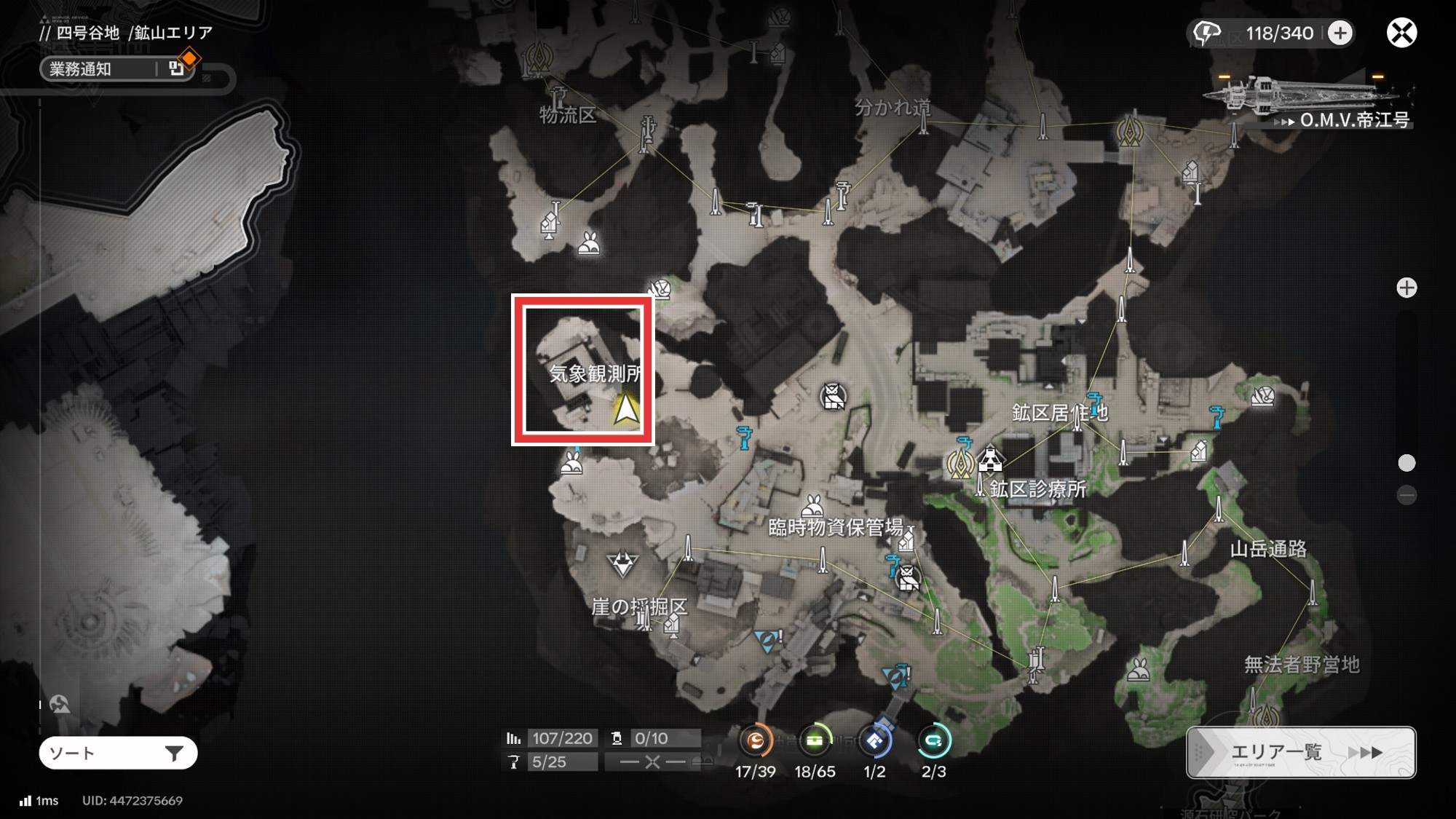This screenshot has width=1456, height=819.
Task: Open the エリア一覧 area list
Action: tap(1301, 752)
